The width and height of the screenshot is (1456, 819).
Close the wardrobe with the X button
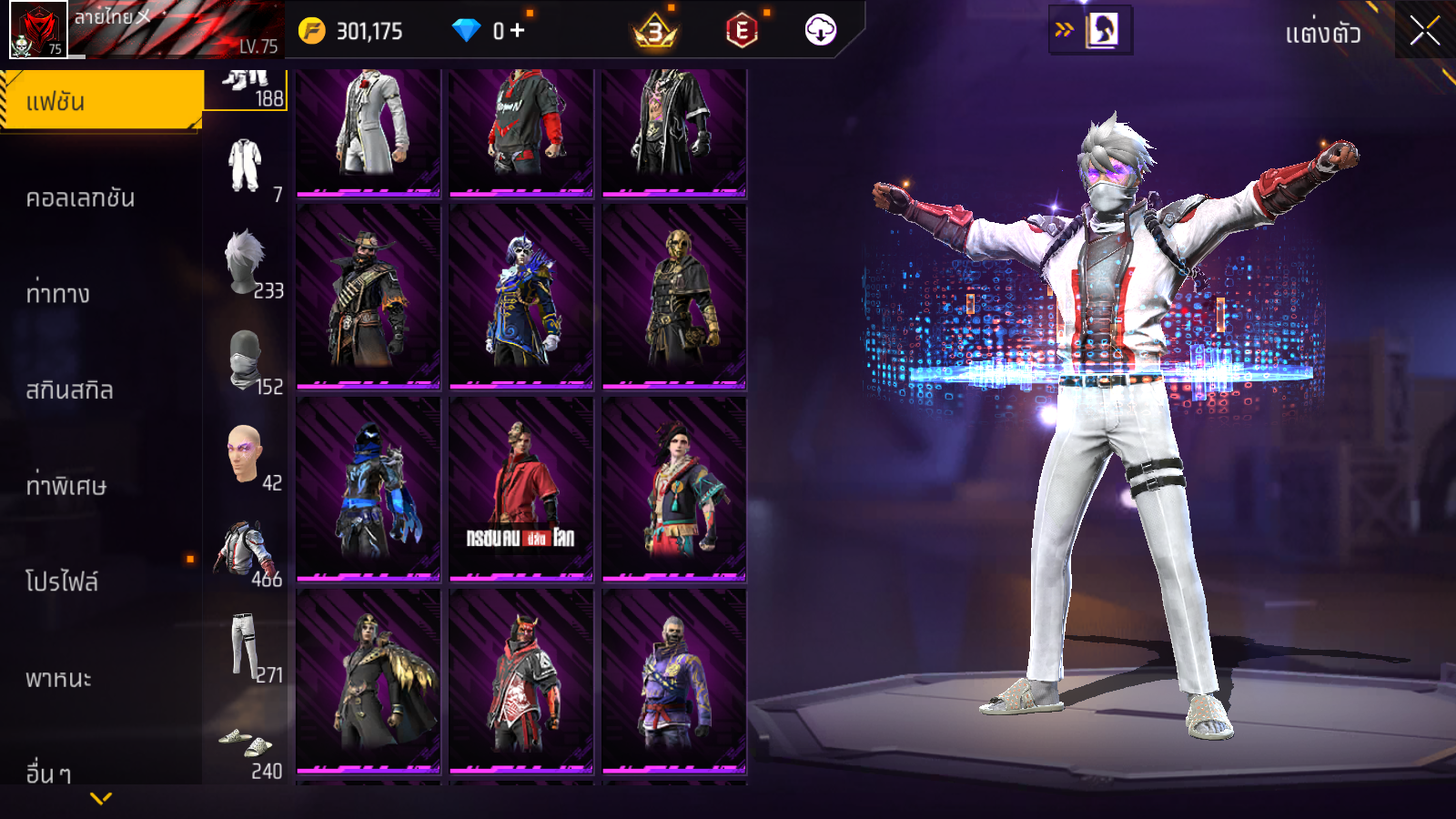tap(1424, 32)
